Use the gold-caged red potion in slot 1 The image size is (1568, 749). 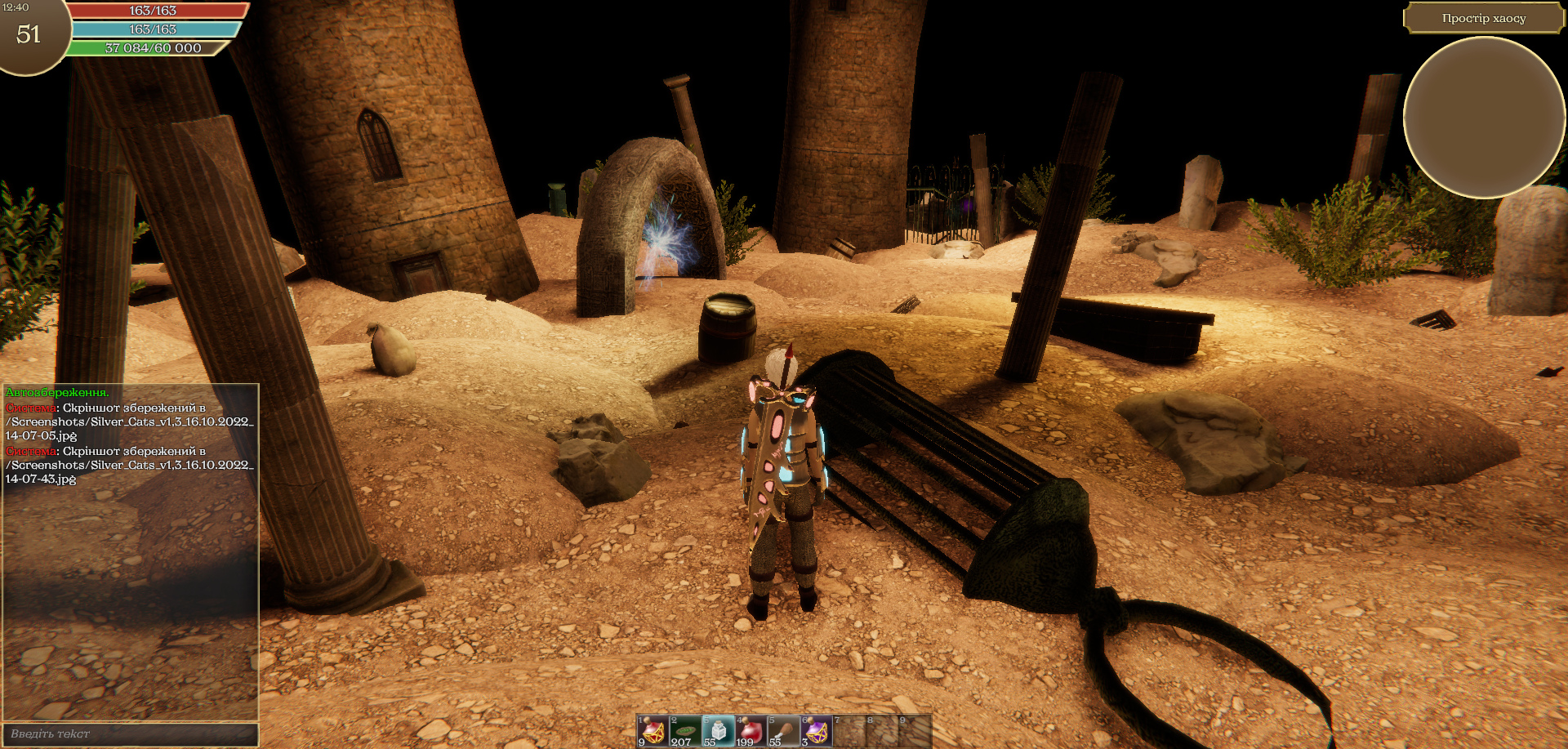pyautogui.click(x=653, y=731)
